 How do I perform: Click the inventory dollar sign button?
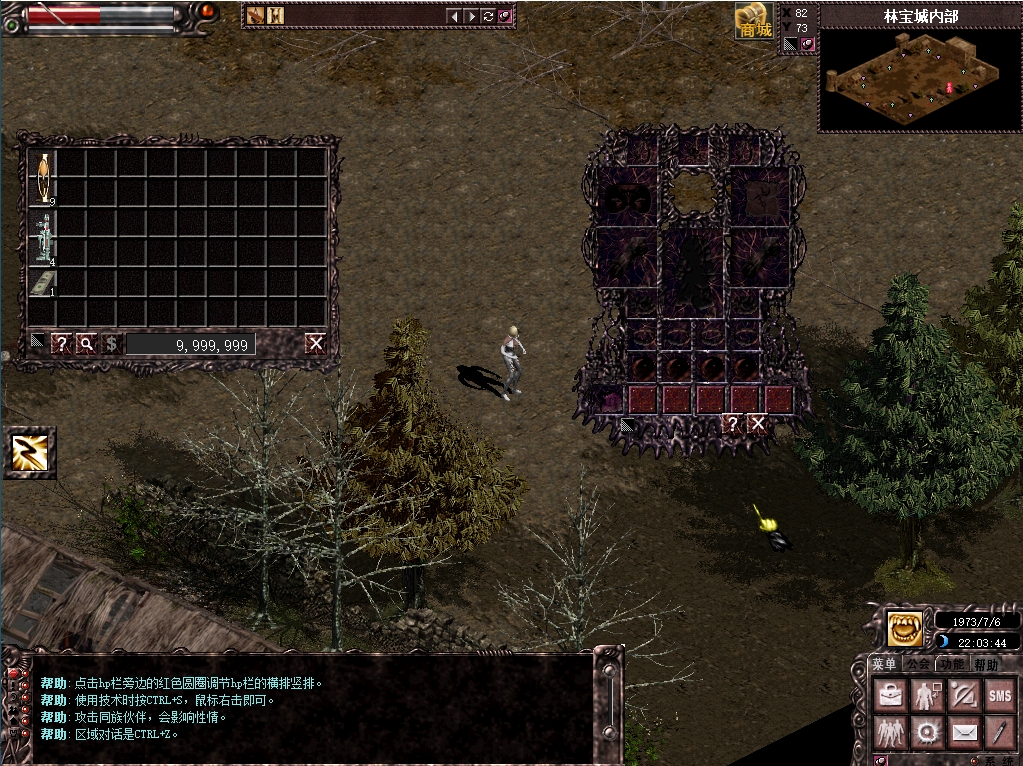111,344
